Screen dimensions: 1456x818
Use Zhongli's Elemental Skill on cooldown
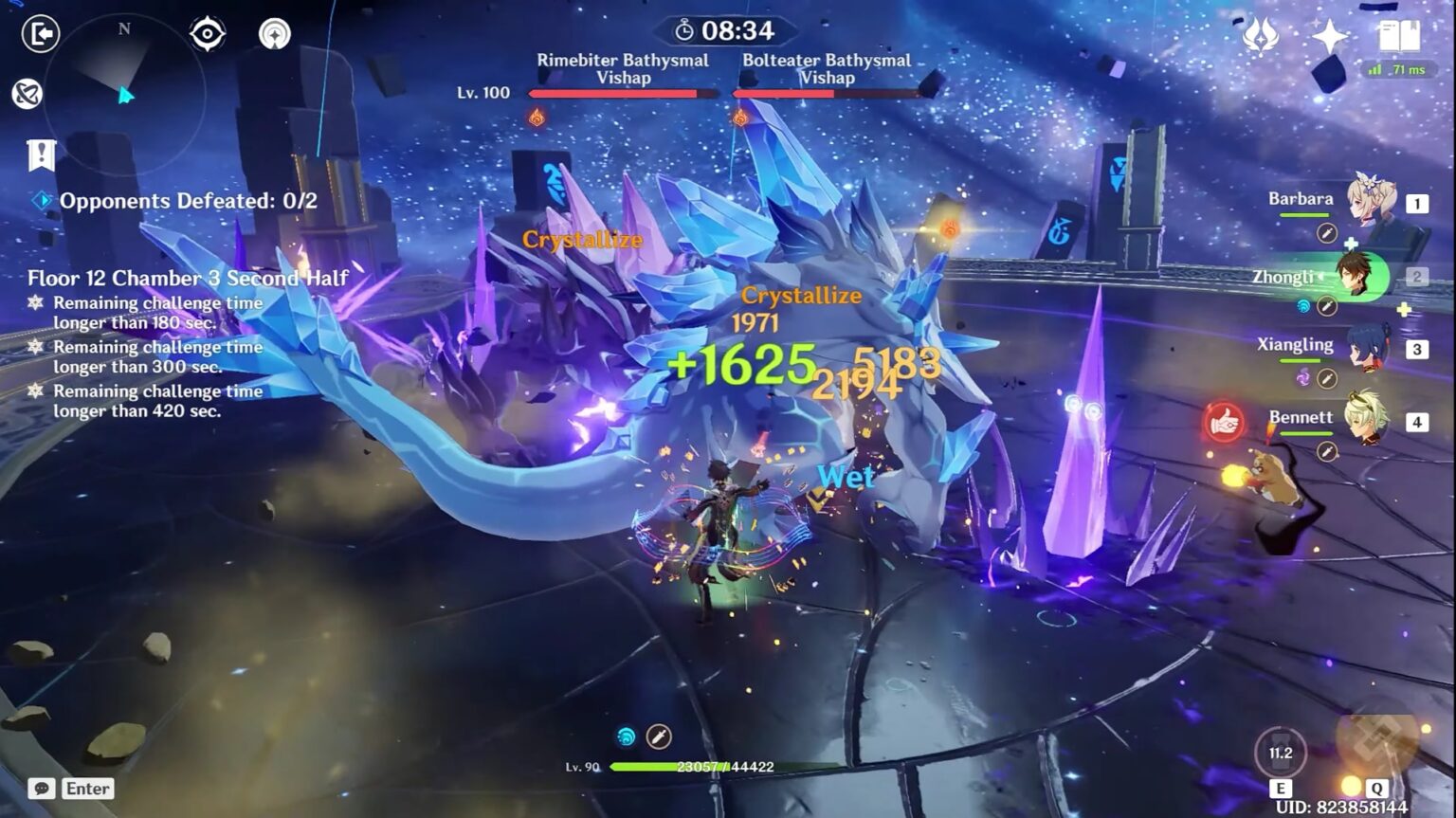click(x=1281, y=754)
